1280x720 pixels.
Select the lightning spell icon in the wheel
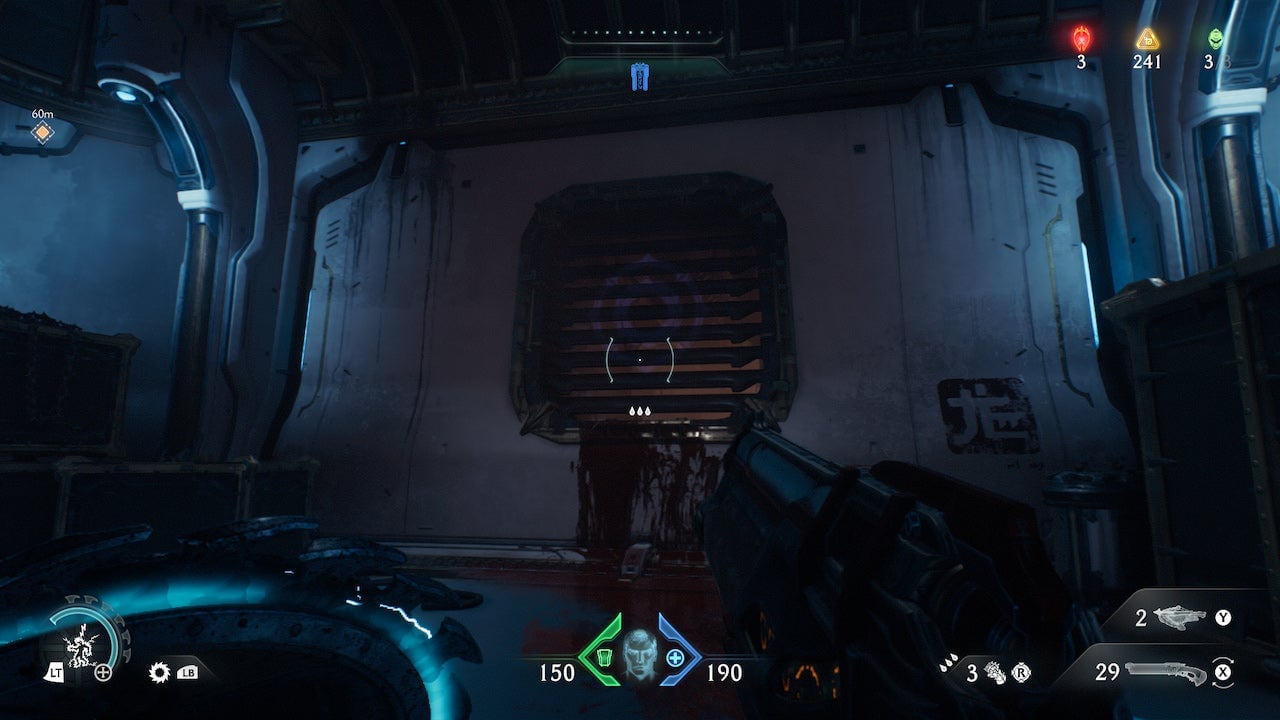click(80, 644)
